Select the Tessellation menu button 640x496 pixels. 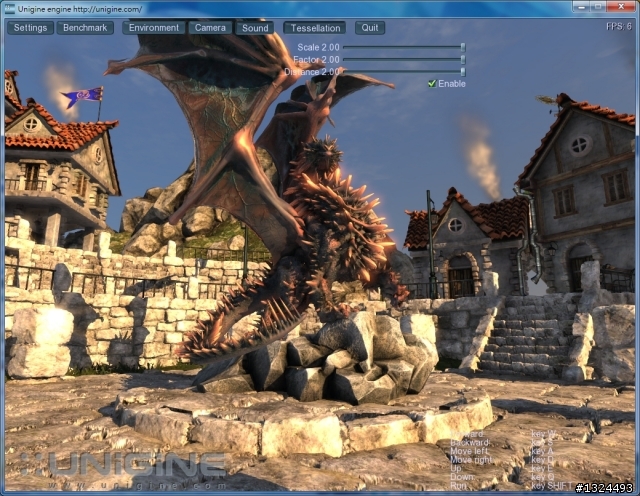tap(314, 28)
